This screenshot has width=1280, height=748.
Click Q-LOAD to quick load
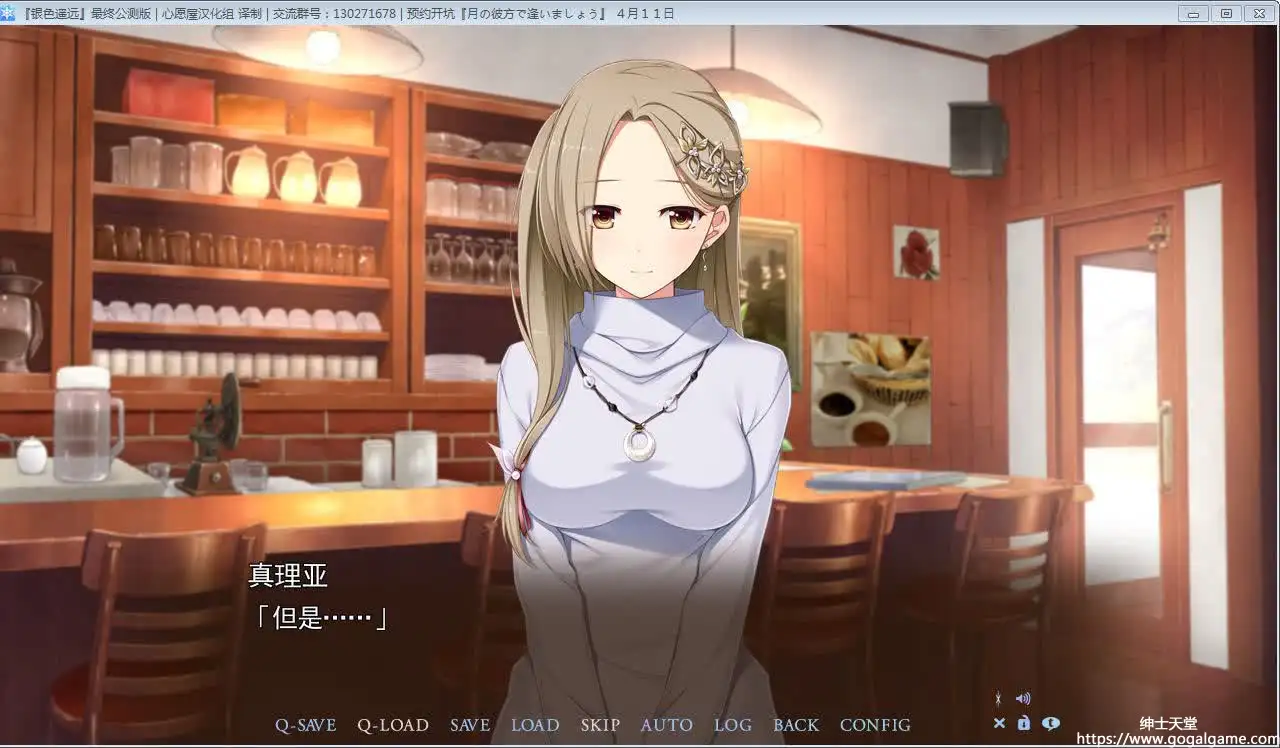coord(393,725)
